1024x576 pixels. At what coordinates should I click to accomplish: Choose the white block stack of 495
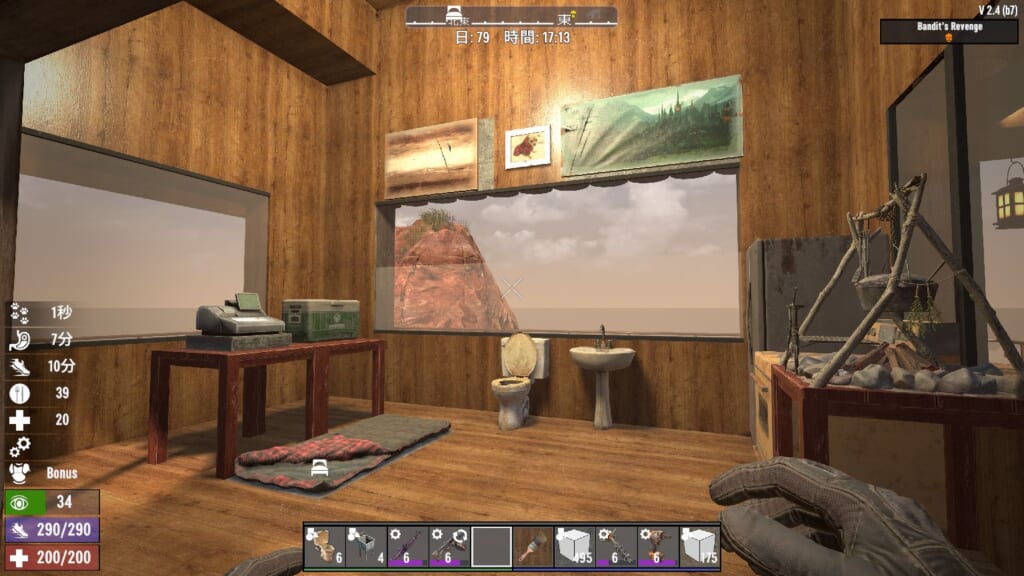coord(575,546)
